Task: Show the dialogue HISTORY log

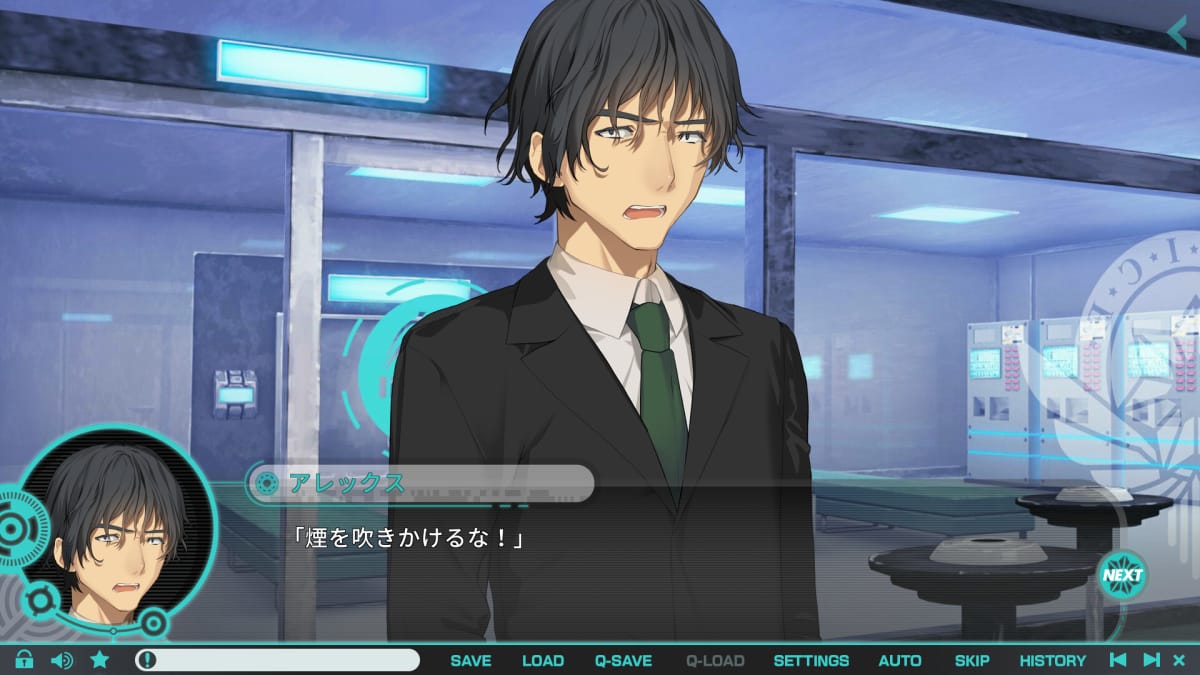Action: (1052, 660)
